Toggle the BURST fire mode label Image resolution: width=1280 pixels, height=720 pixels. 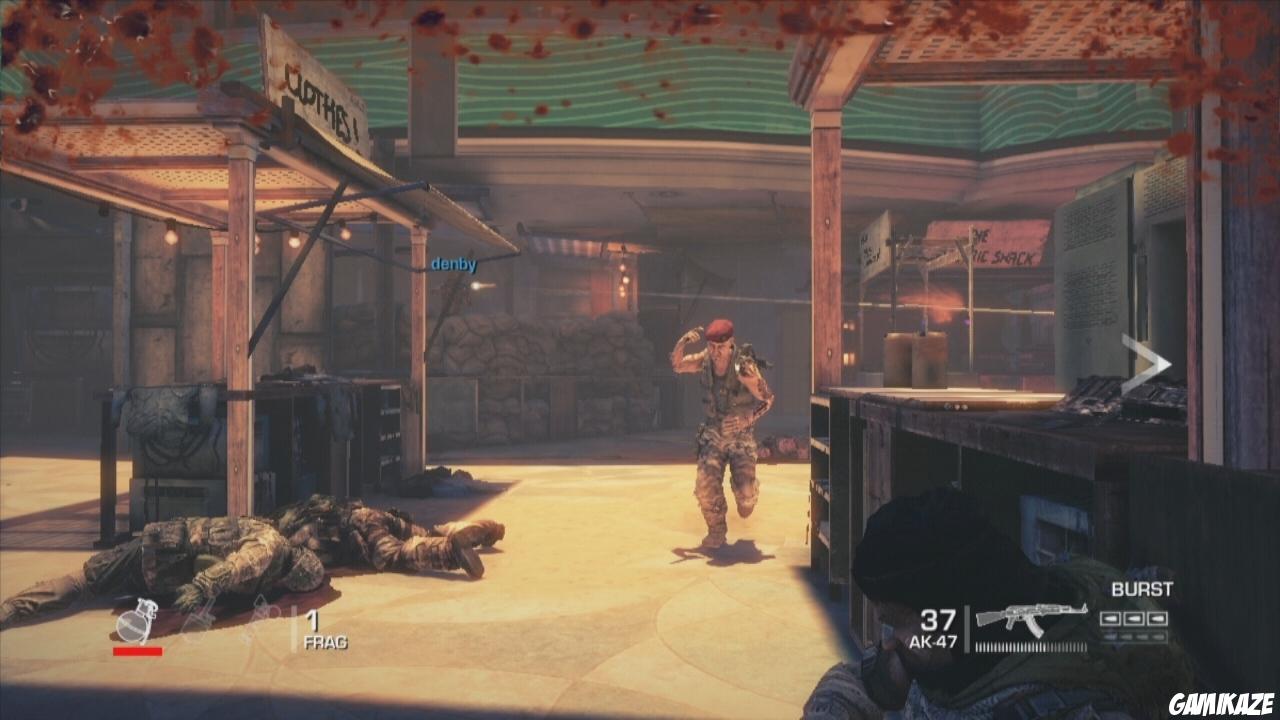(1141, 588)
